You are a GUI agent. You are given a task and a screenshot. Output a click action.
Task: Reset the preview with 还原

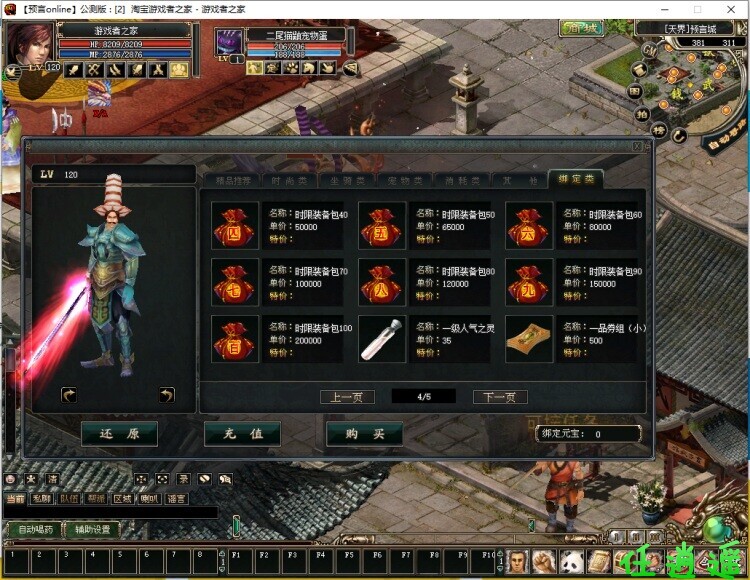(x=120, y=434)
